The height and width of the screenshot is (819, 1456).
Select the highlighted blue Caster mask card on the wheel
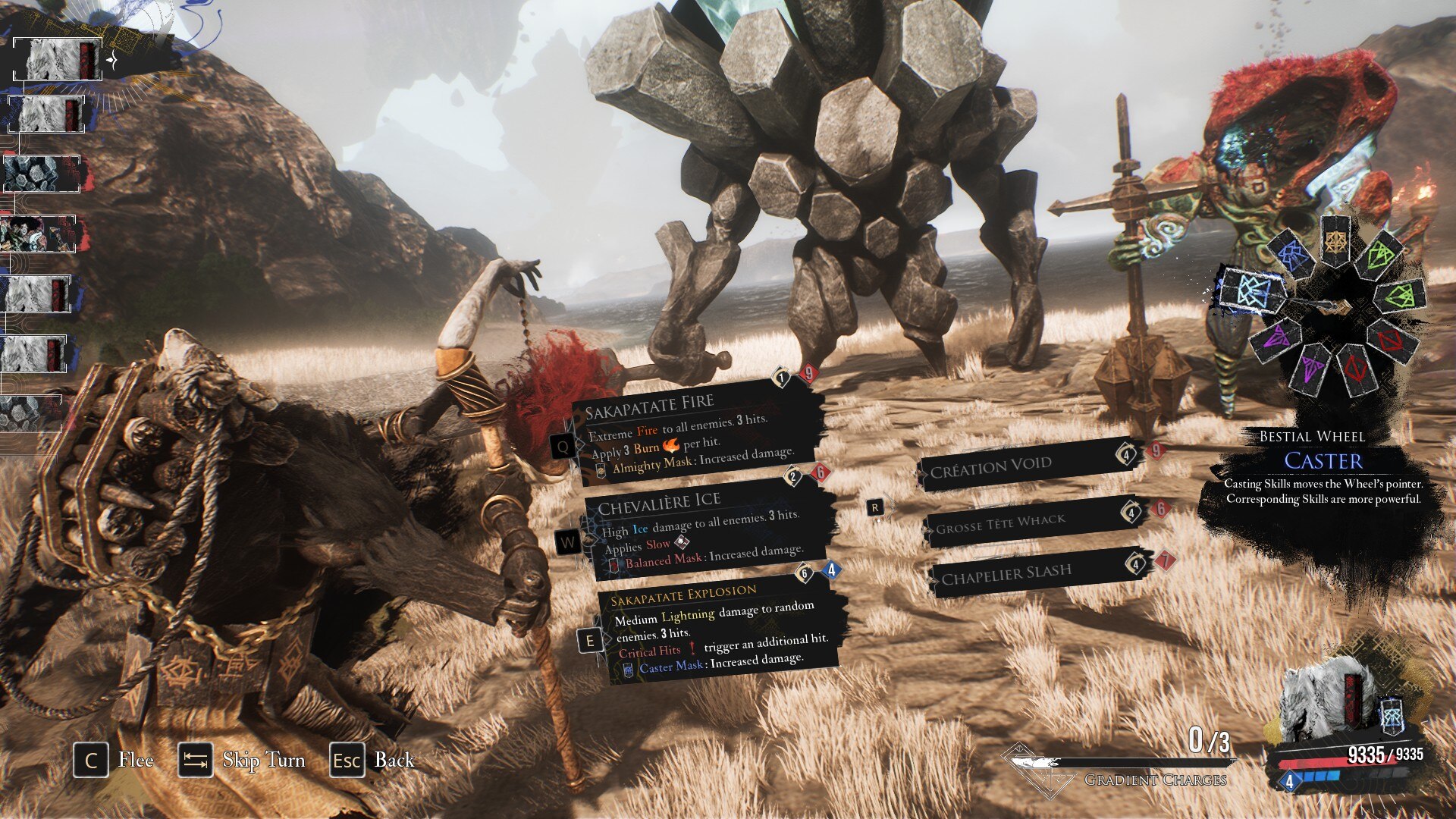[1253, 290]
